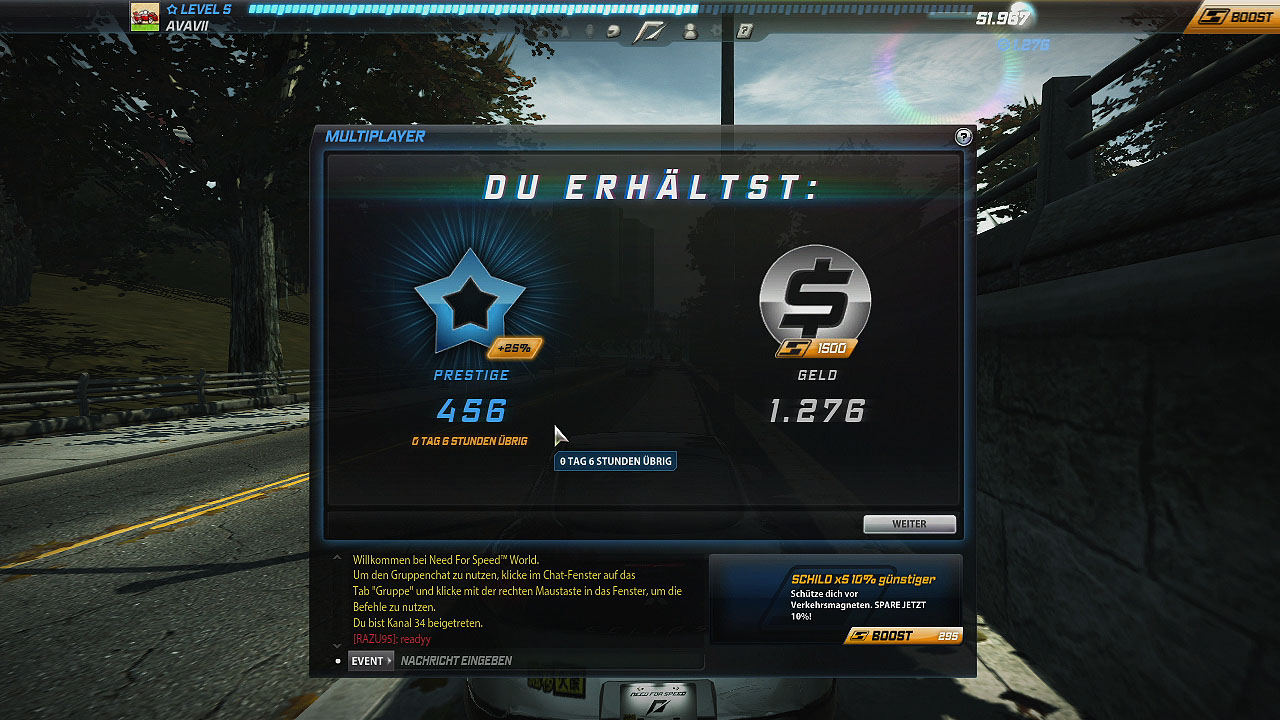1280x720 pixels.
Task: Open the help question mark in top toolbar
Action: point(744,32)
